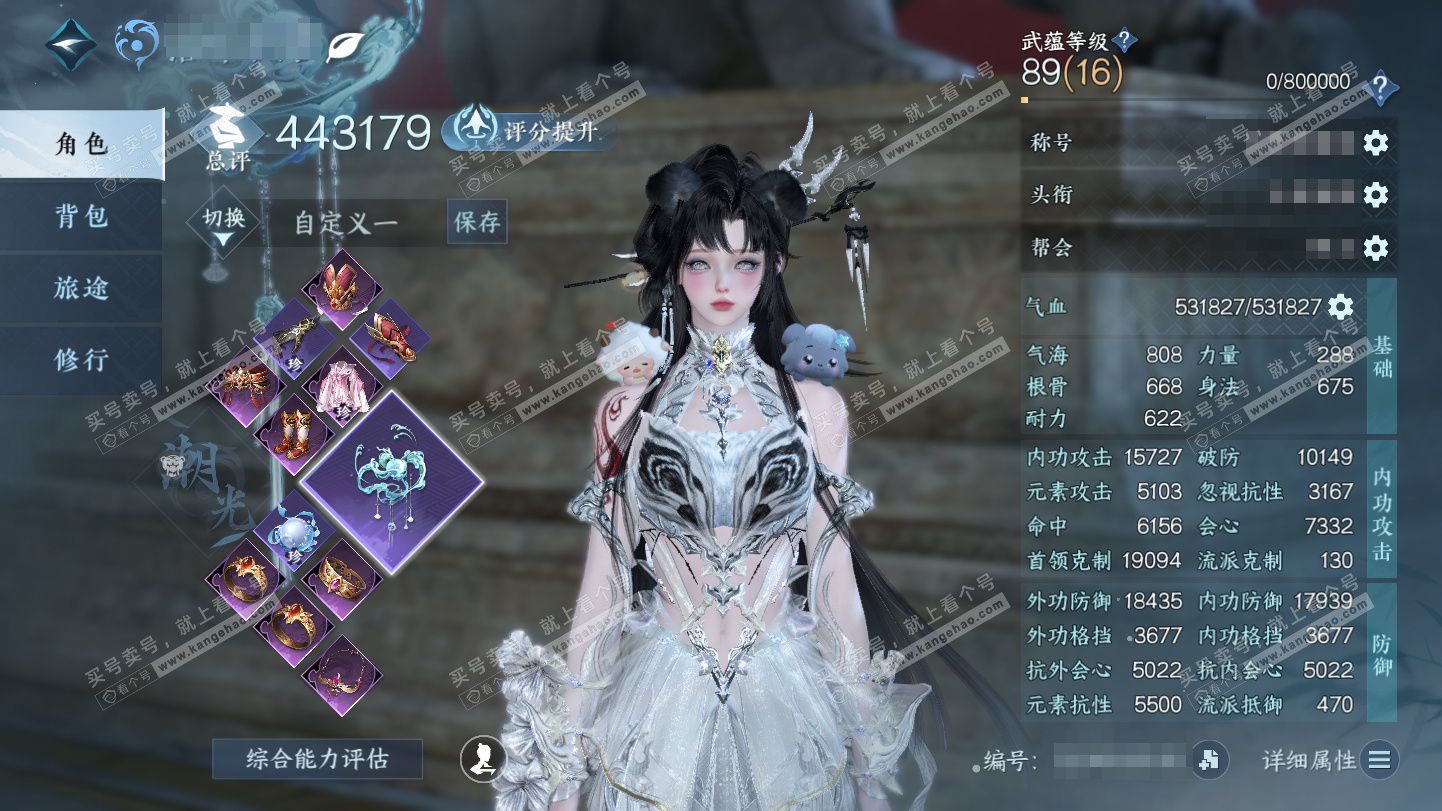Show 详细属性 detailed attributes
This screenshot has width=1442, height=811.
(x=1329, y=760)
